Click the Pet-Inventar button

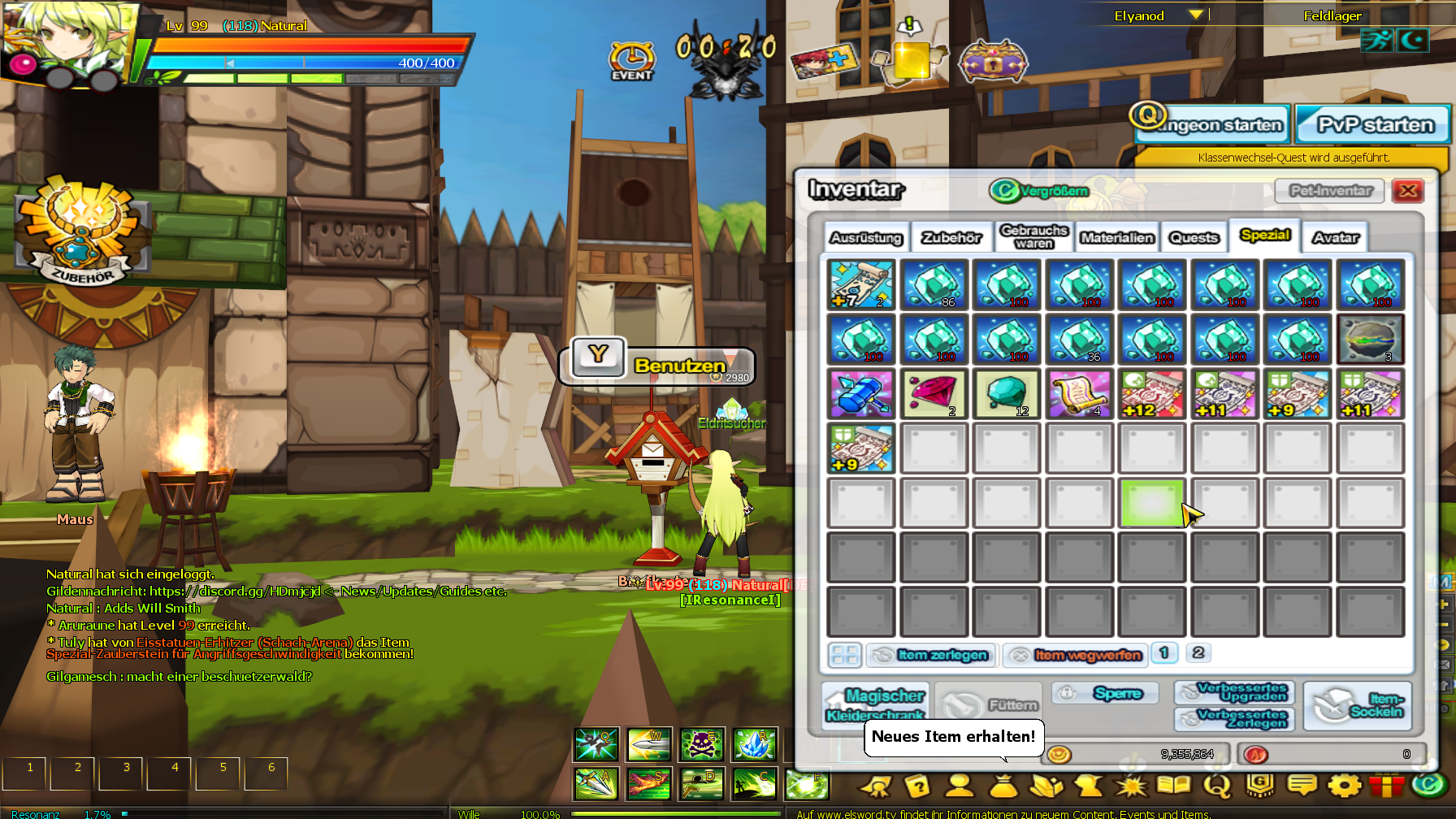click(x=1329, y=191)
